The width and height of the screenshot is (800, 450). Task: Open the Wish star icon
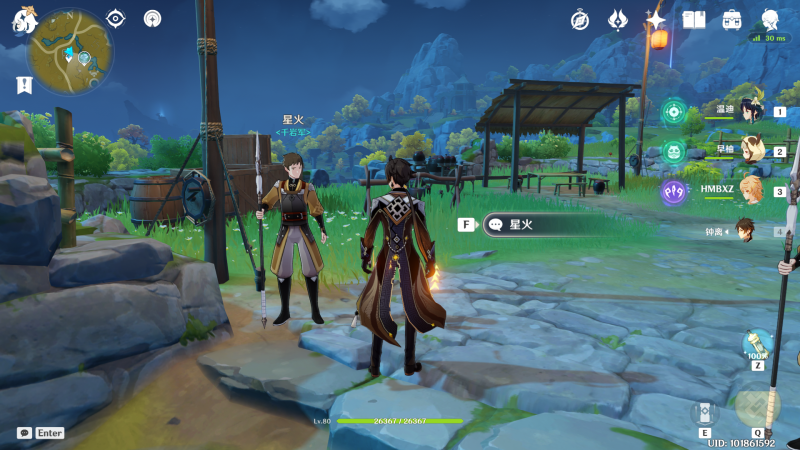pyautogui.click(x=656, y=19)
